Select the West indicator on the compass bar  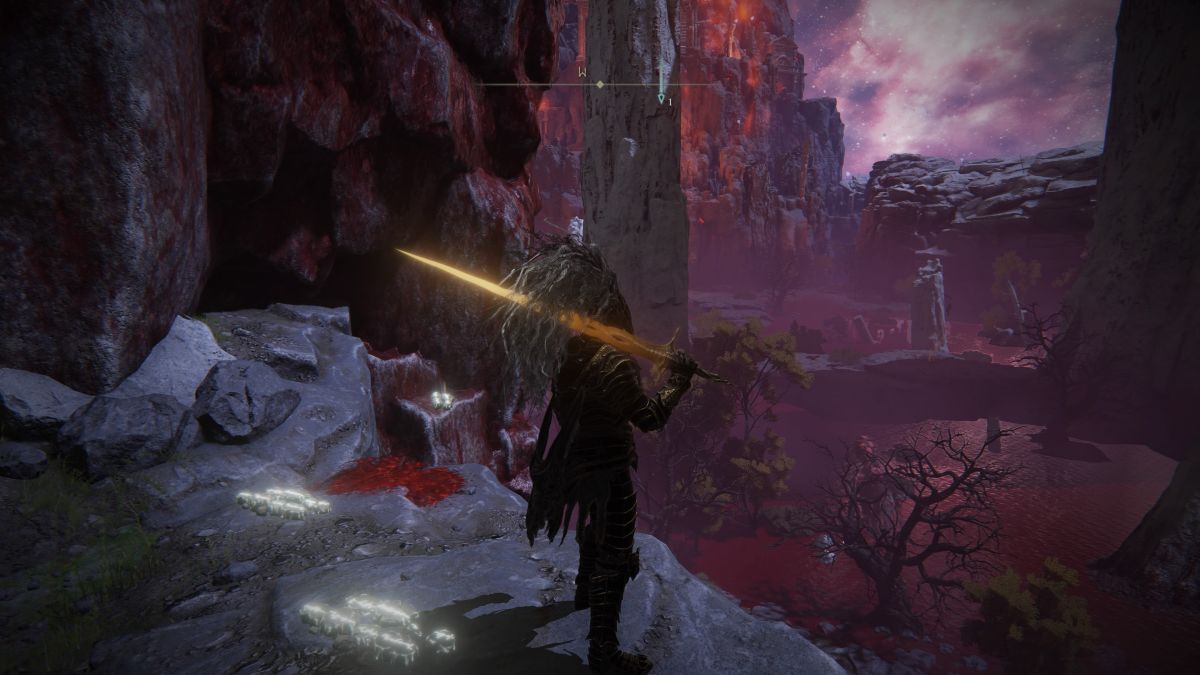[580, 71]
